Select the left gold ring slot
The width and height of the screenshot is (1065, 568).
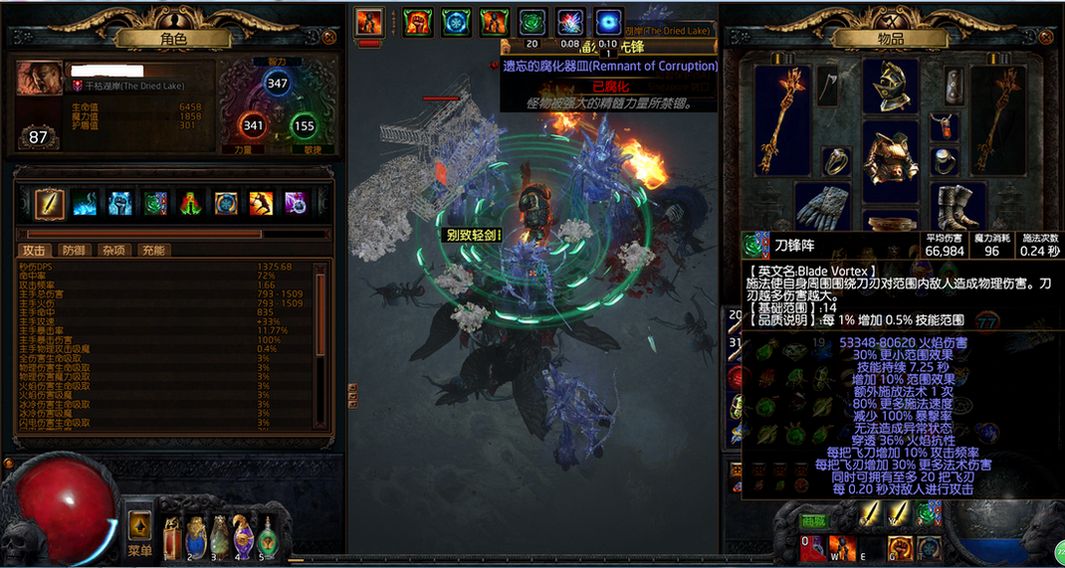click(836, 160)
